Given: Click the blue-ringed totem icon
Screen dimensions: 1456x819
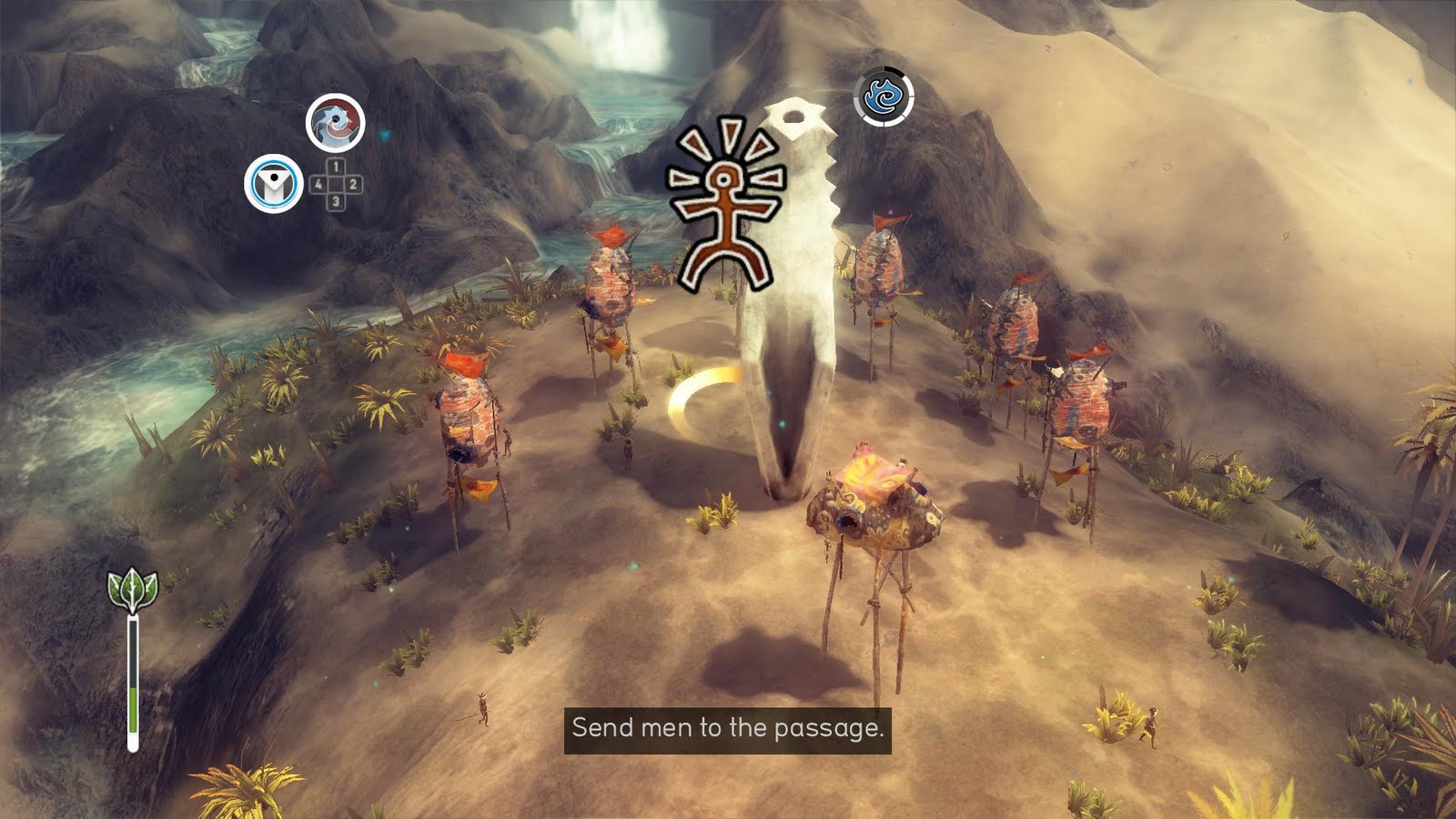Looking at the screenshot, I should pos(274,184).
